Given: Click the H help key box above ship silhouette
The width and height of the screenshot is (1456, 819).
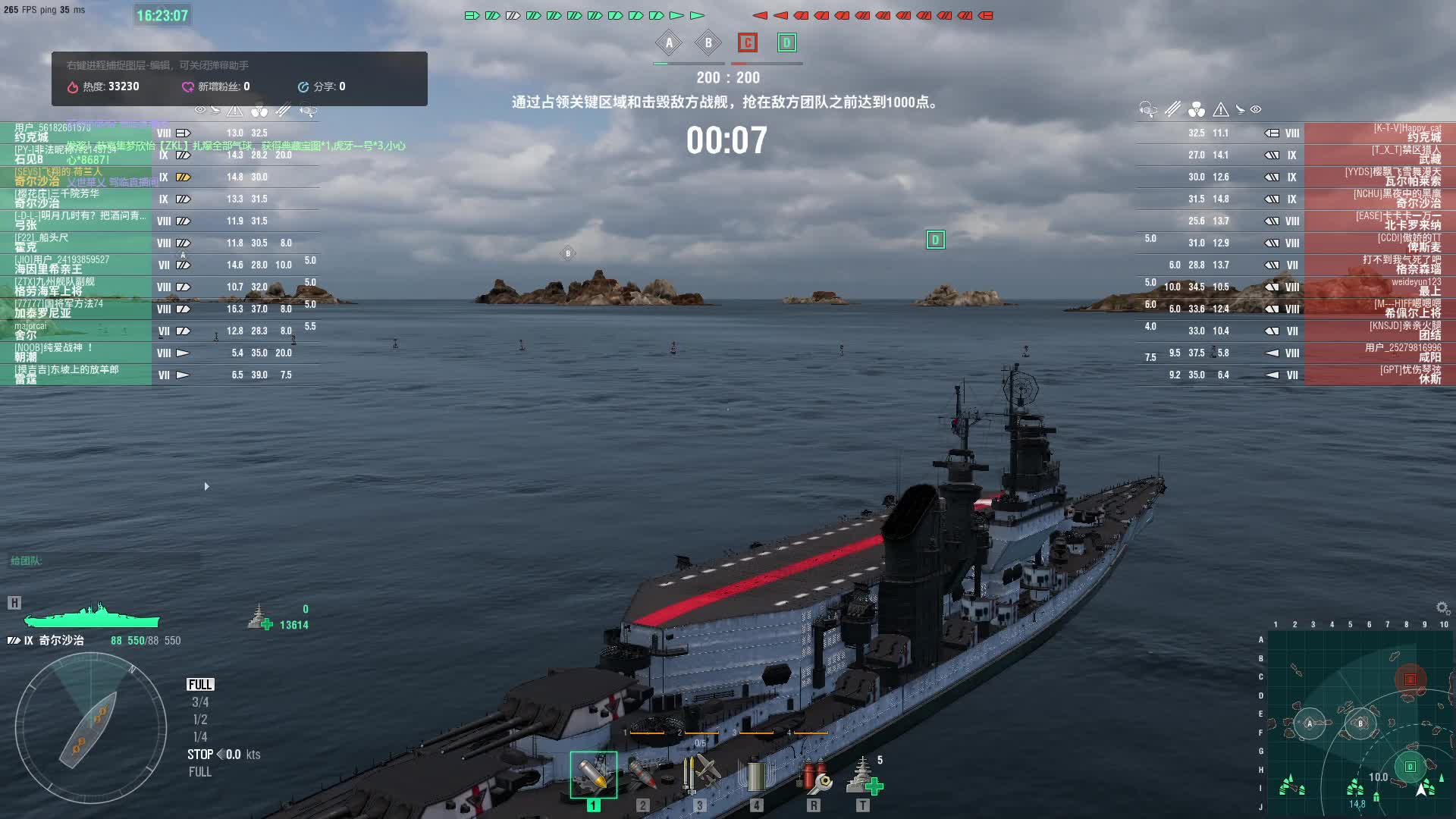Looking at the screenshot, I should point(14,603).
